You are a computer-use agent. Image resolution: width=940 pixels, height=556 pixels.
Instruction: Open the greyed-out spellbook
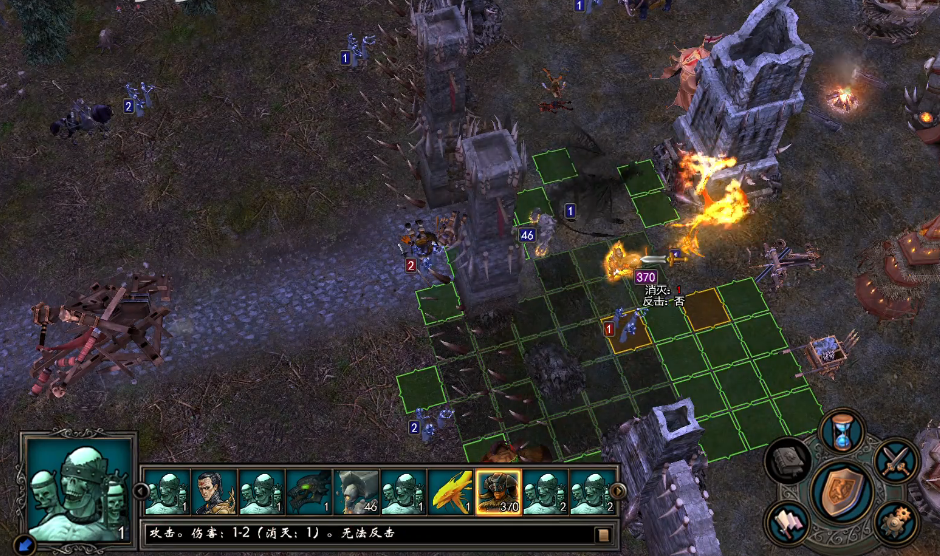[x=788, y=461]
